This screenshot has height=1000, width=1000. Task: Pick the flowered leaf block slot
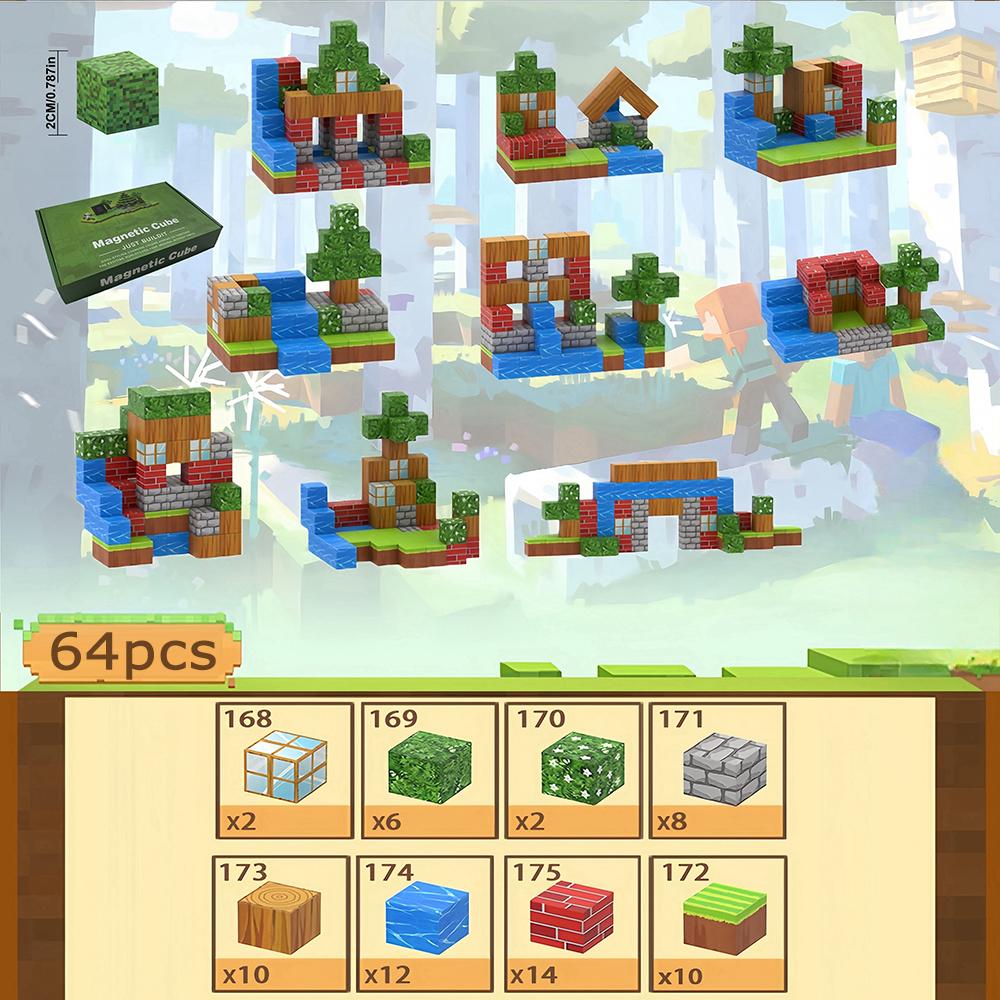573,770
